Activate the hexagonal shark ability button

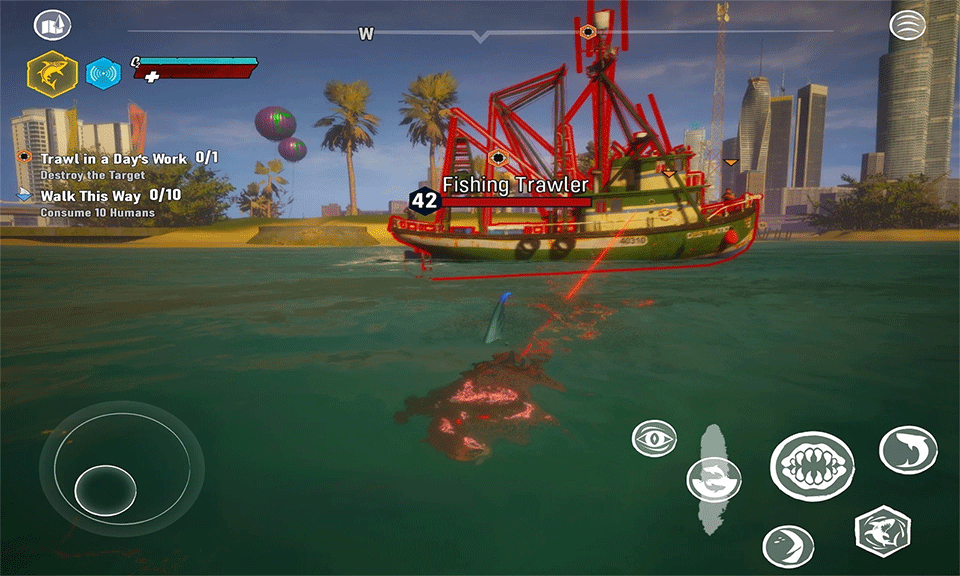[x=883, y=531]
